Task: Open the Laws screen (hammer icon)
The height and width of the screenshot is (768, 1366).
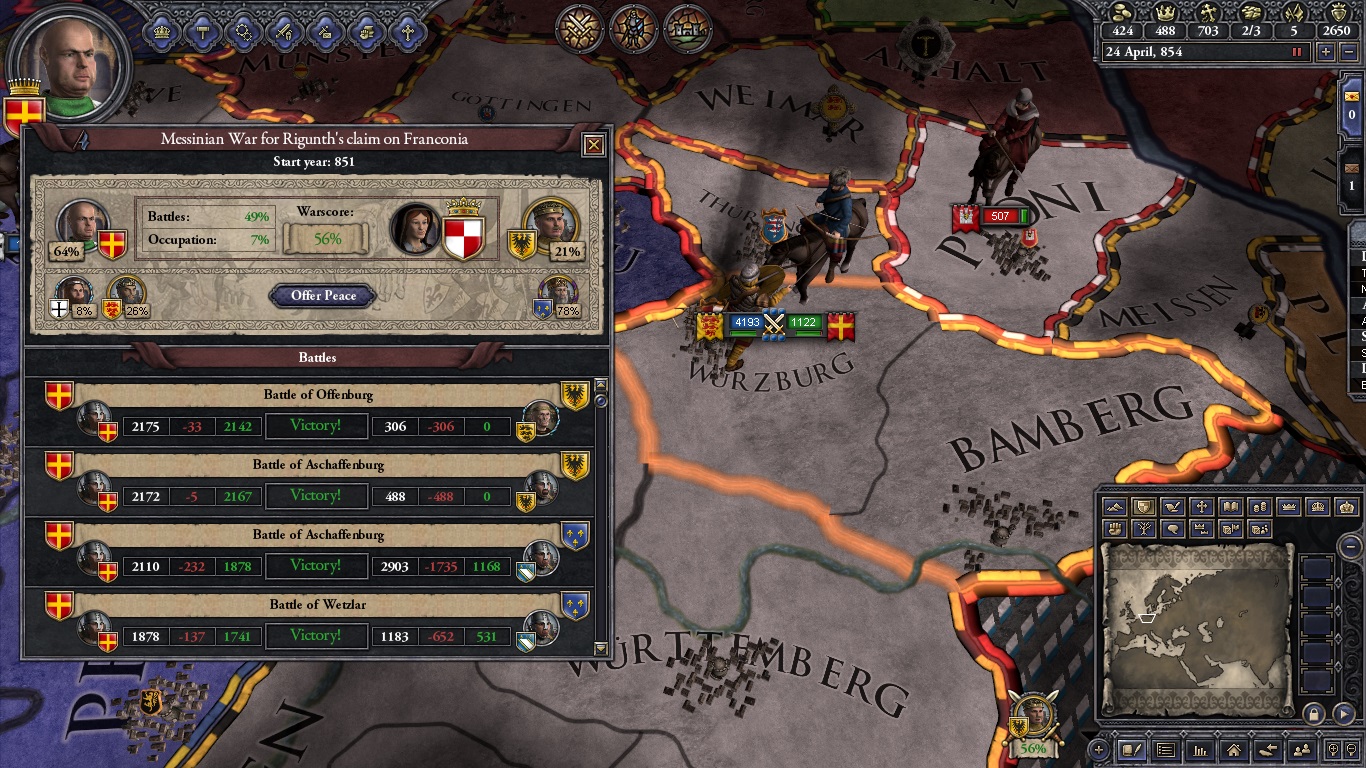Action: click(203, 31)
